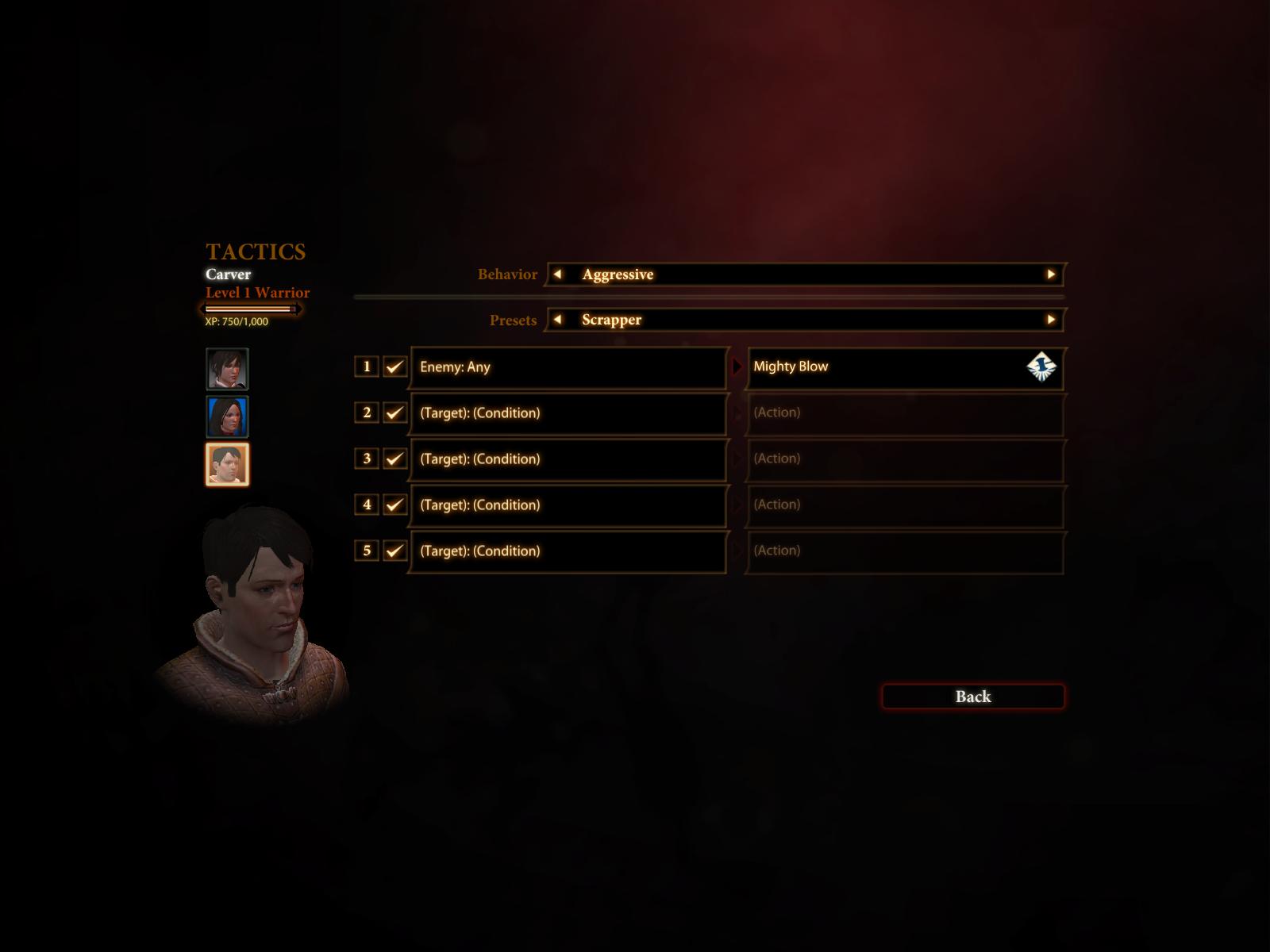This screenshot has height=952, width=1270.
Task: Toggle the checkbox for tactic 5
Action: (394, 551)
